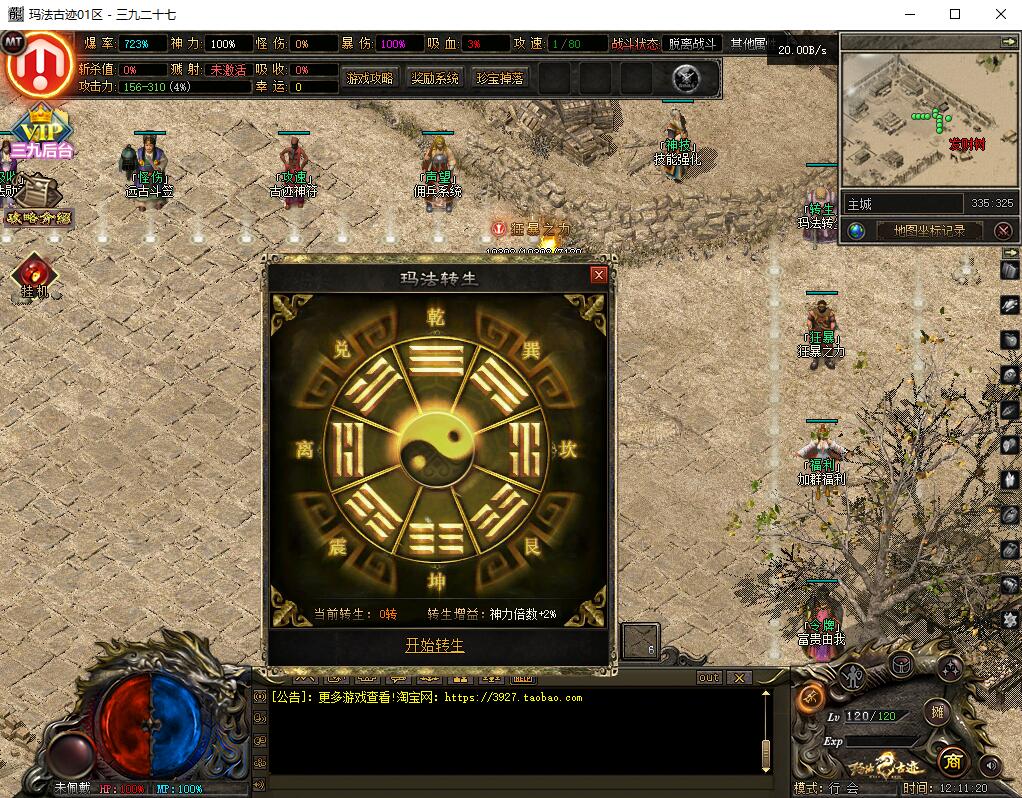Click 开始转生 to start rebirth

point(435,645)
